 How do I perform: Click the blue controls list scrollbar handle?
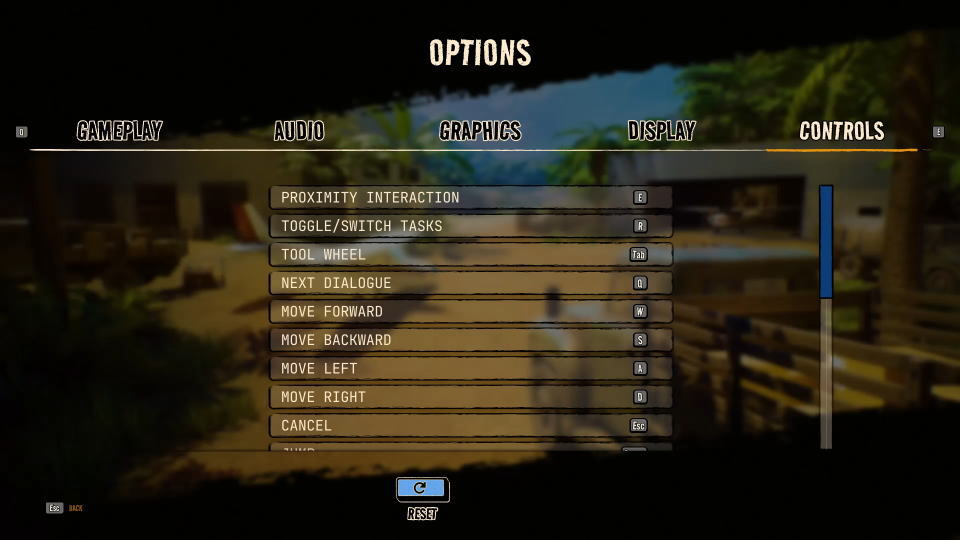click(826, 241)
